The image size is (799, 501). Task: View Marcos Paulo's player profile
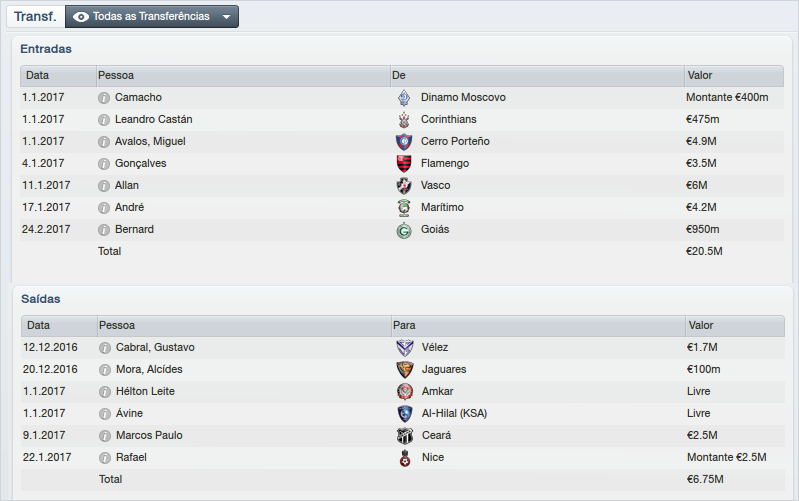point(149,435)
